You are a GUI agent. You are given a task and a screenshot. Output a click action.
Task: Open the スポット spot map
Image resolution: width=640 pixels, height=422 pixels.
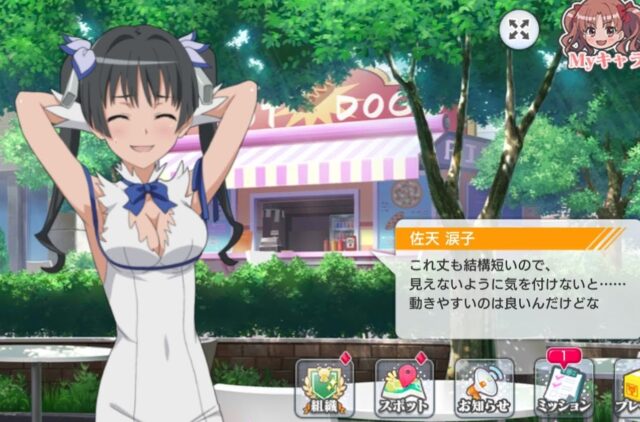click(x=403, y=387)
